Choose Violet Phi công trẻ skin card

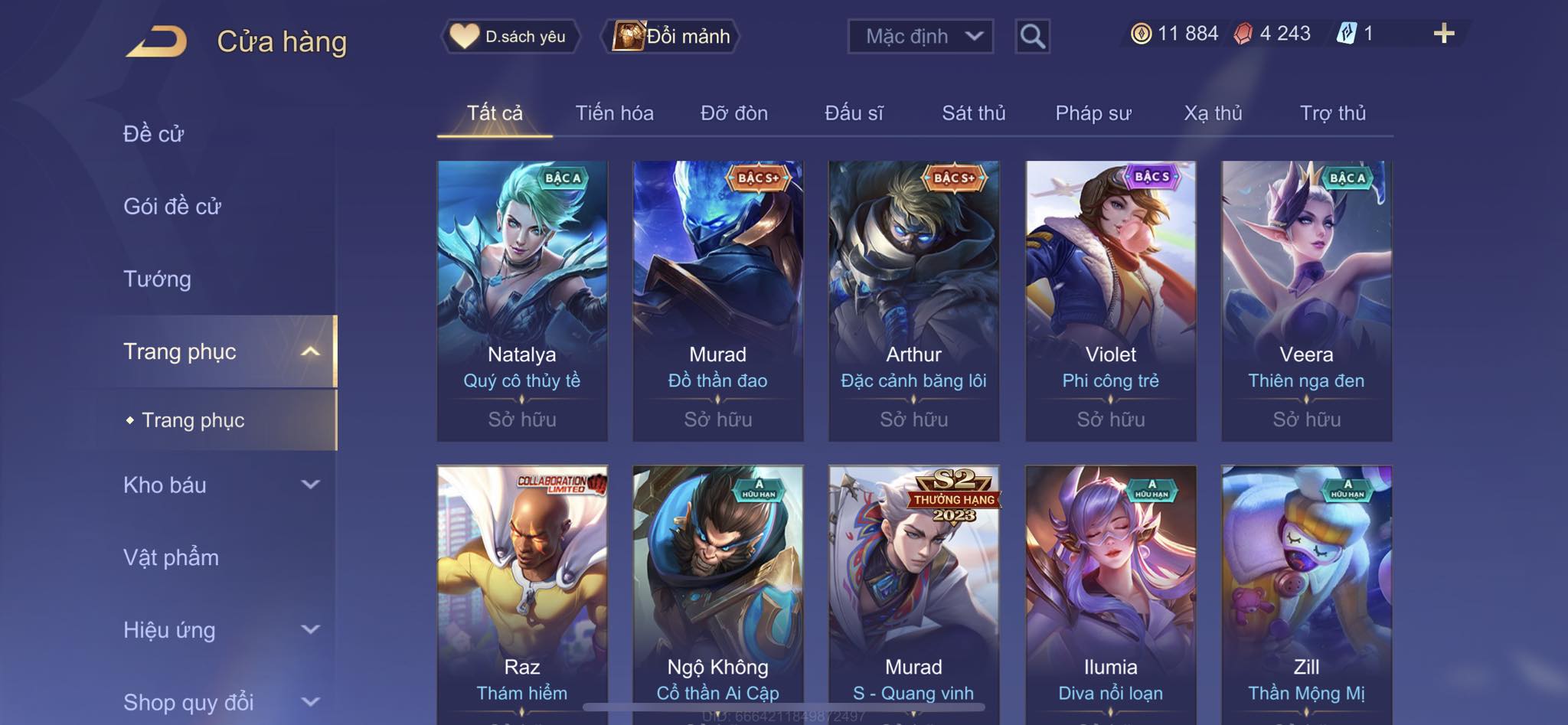[1110, 300]
